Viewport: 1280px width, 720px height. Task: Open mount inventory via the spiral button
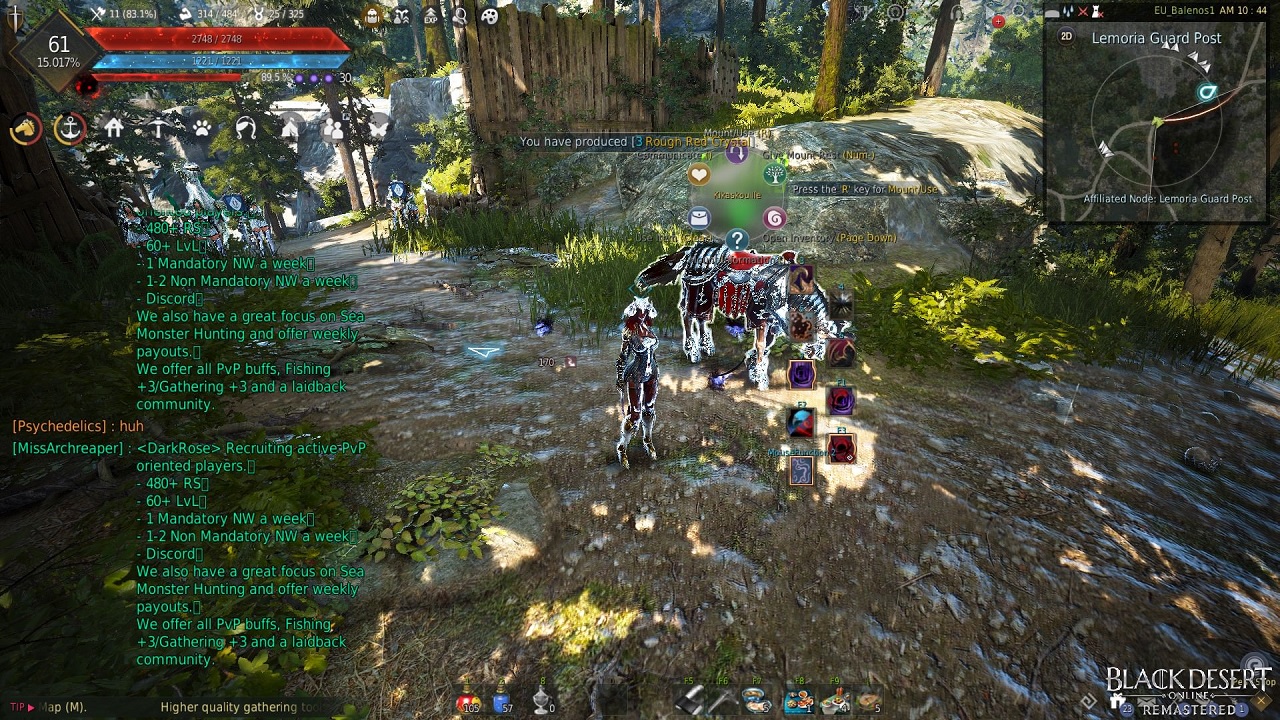(775, 218)
